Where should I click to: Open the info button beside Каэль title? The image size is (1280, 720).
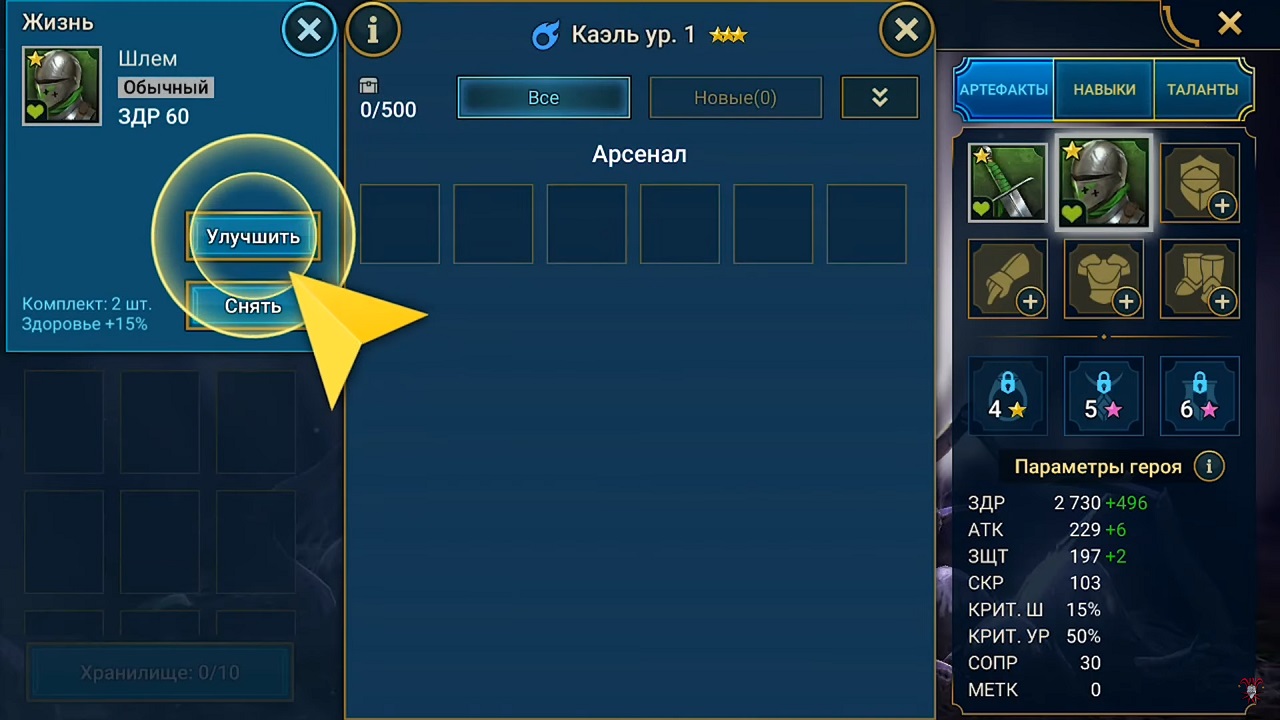[373, 31]
